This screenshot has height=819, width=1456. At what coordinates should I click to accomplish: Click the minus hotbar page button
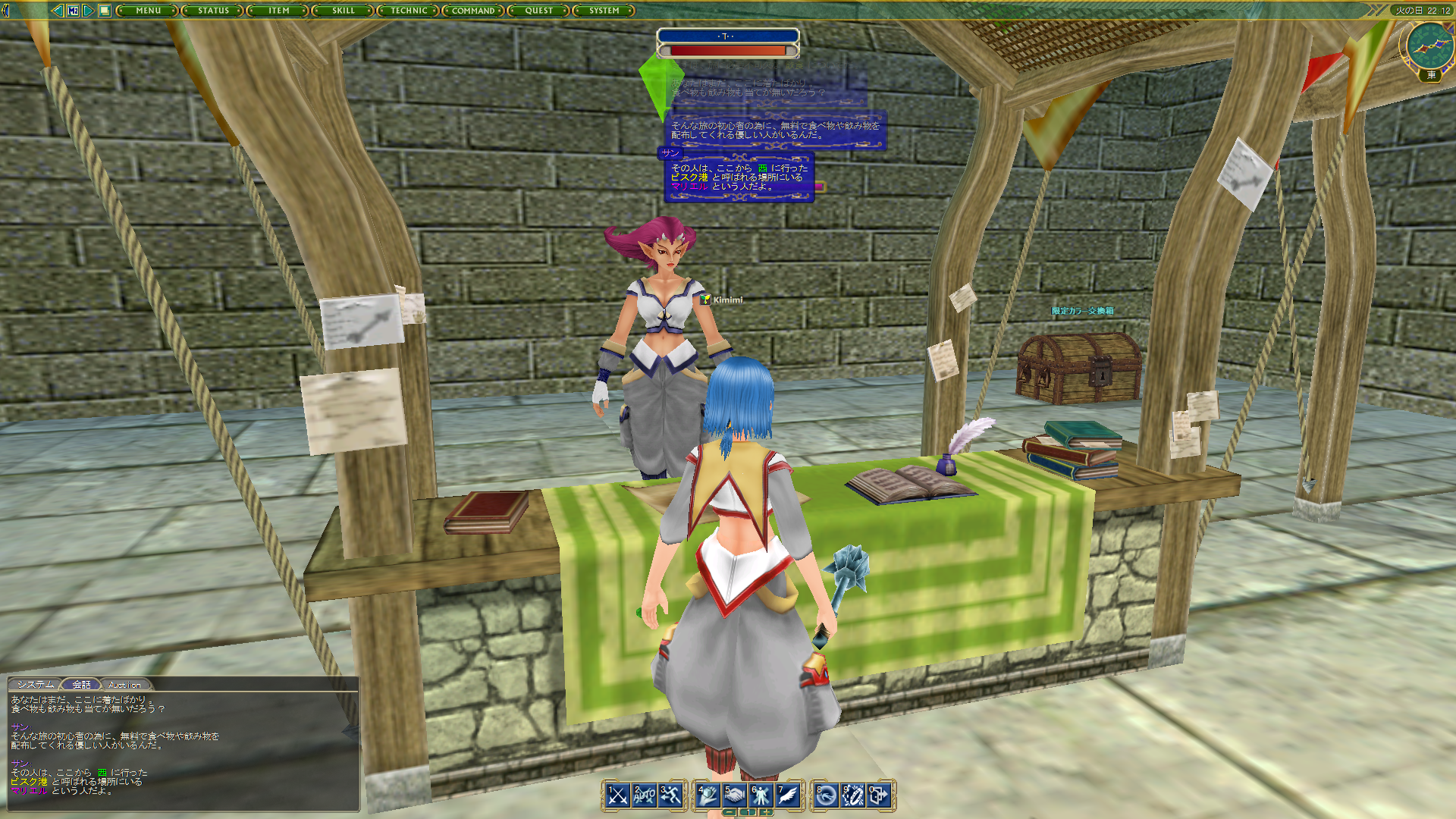tap(730, 812)
